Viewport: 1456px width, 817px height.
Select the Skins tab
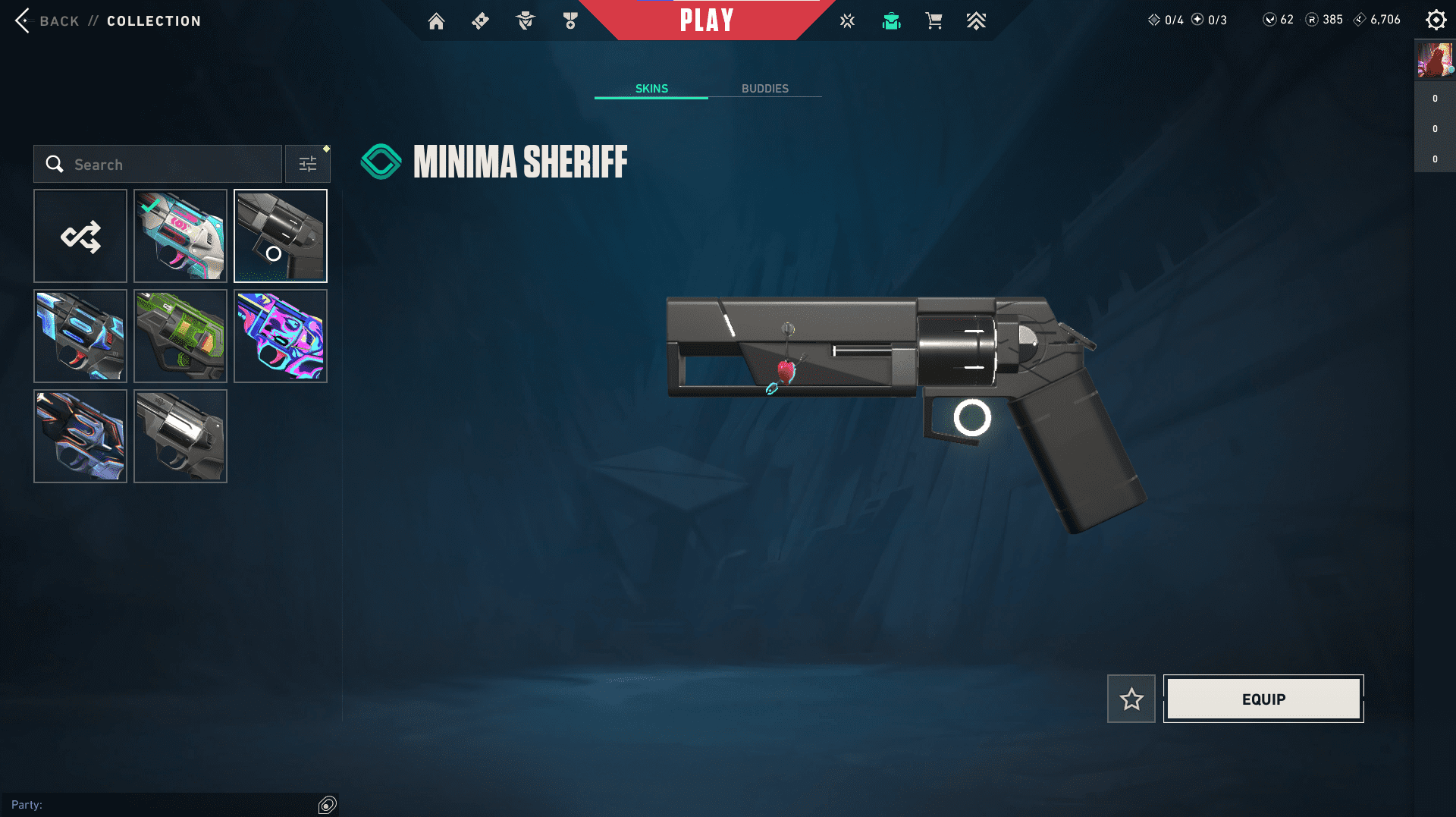coord(651,89)
